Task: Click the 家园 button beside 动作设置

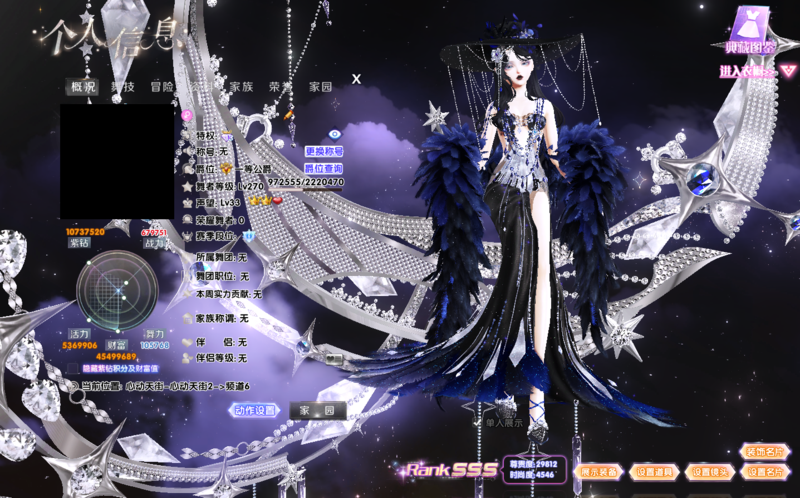Action: [317, 410]
